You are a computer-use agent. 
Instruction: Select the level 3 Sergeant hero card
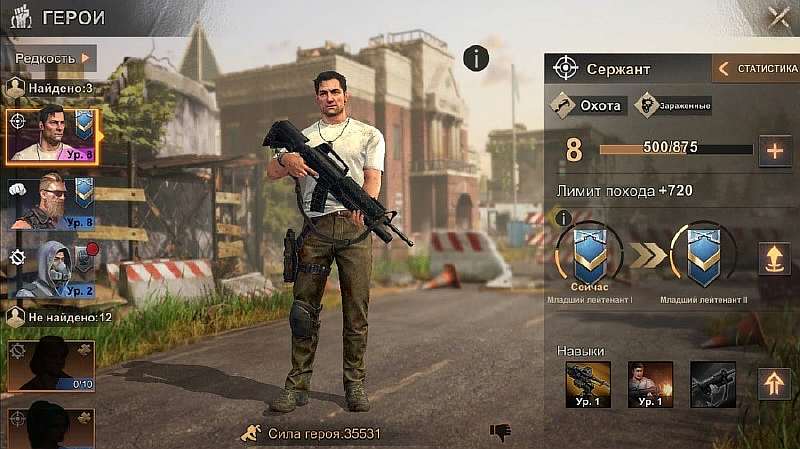[x=50, y=135]
